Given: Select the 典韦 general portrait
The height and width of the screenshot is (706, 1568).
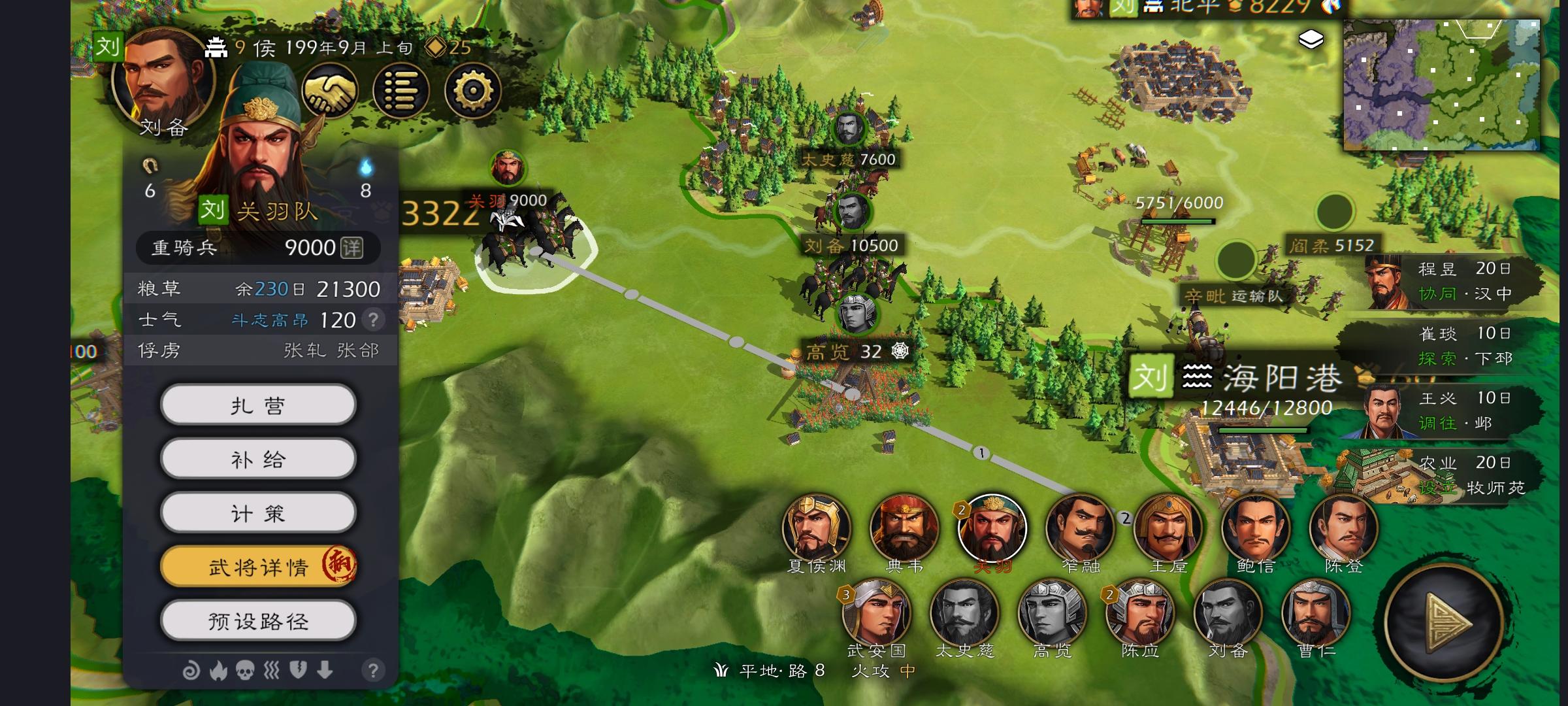Looking at the screenshot, I should click(904, 528).
